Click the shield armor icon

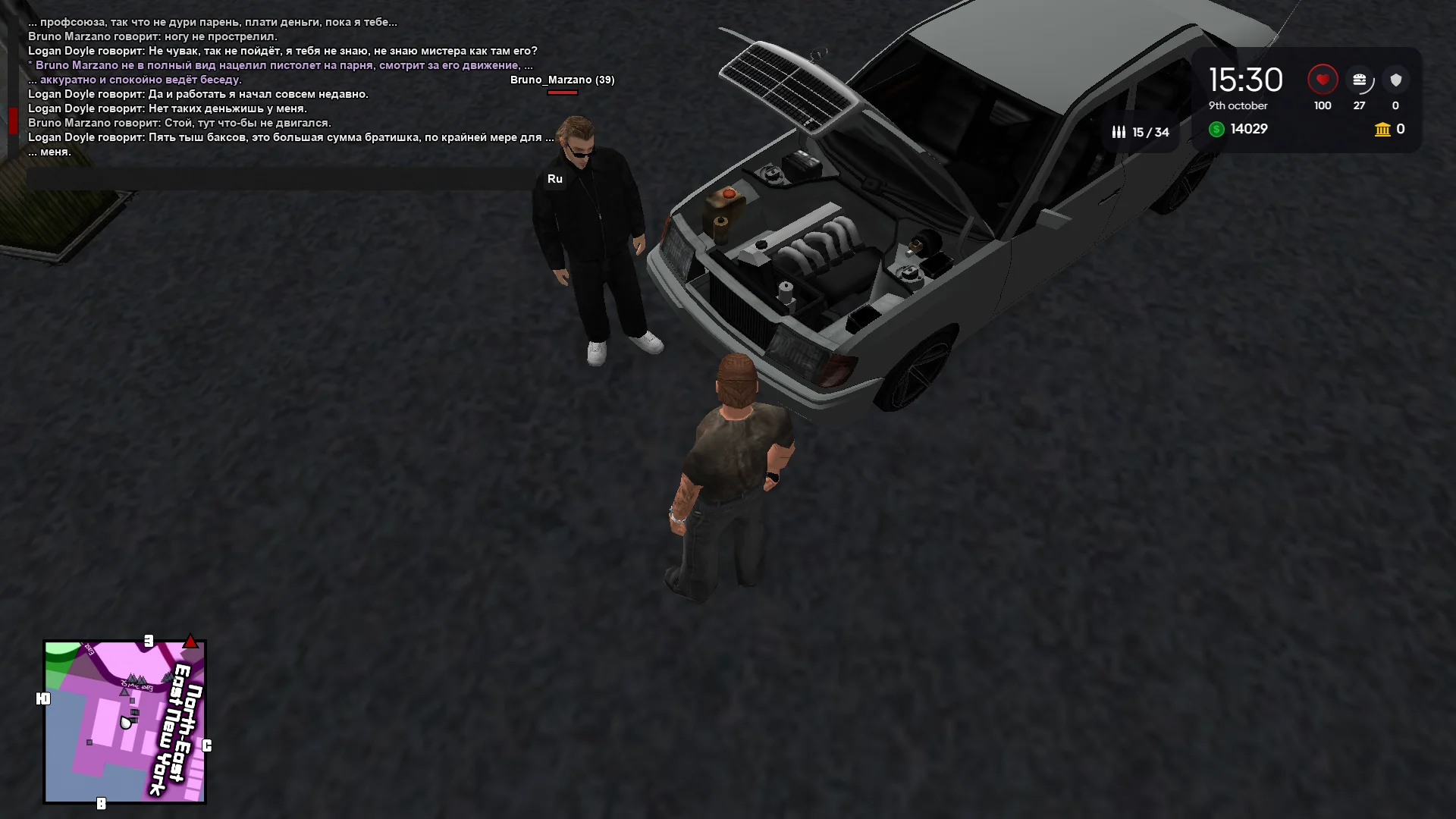pos(1395,80)
